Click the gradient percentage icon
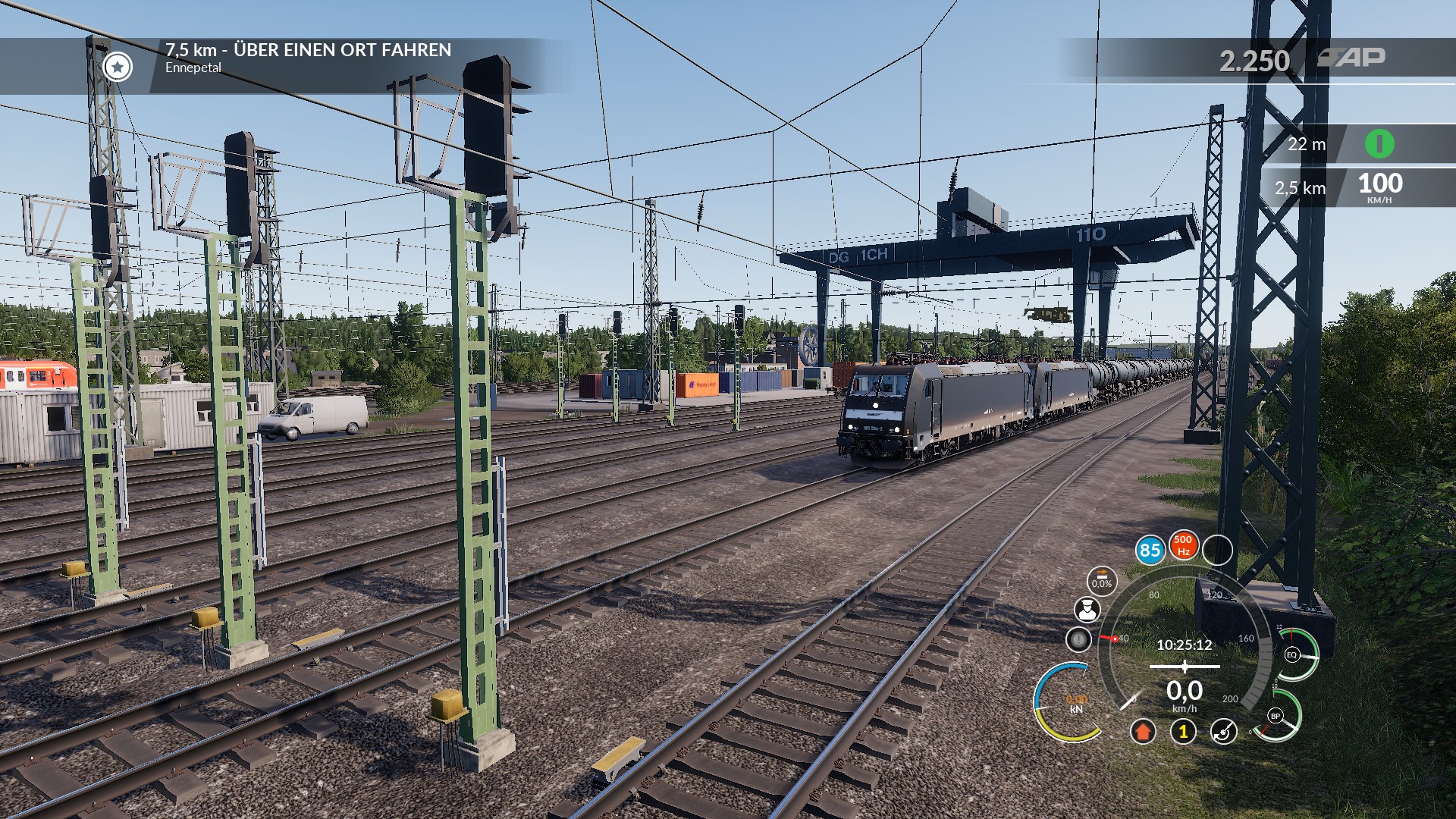This screenshot has height=819, width=1456. 1102,581
